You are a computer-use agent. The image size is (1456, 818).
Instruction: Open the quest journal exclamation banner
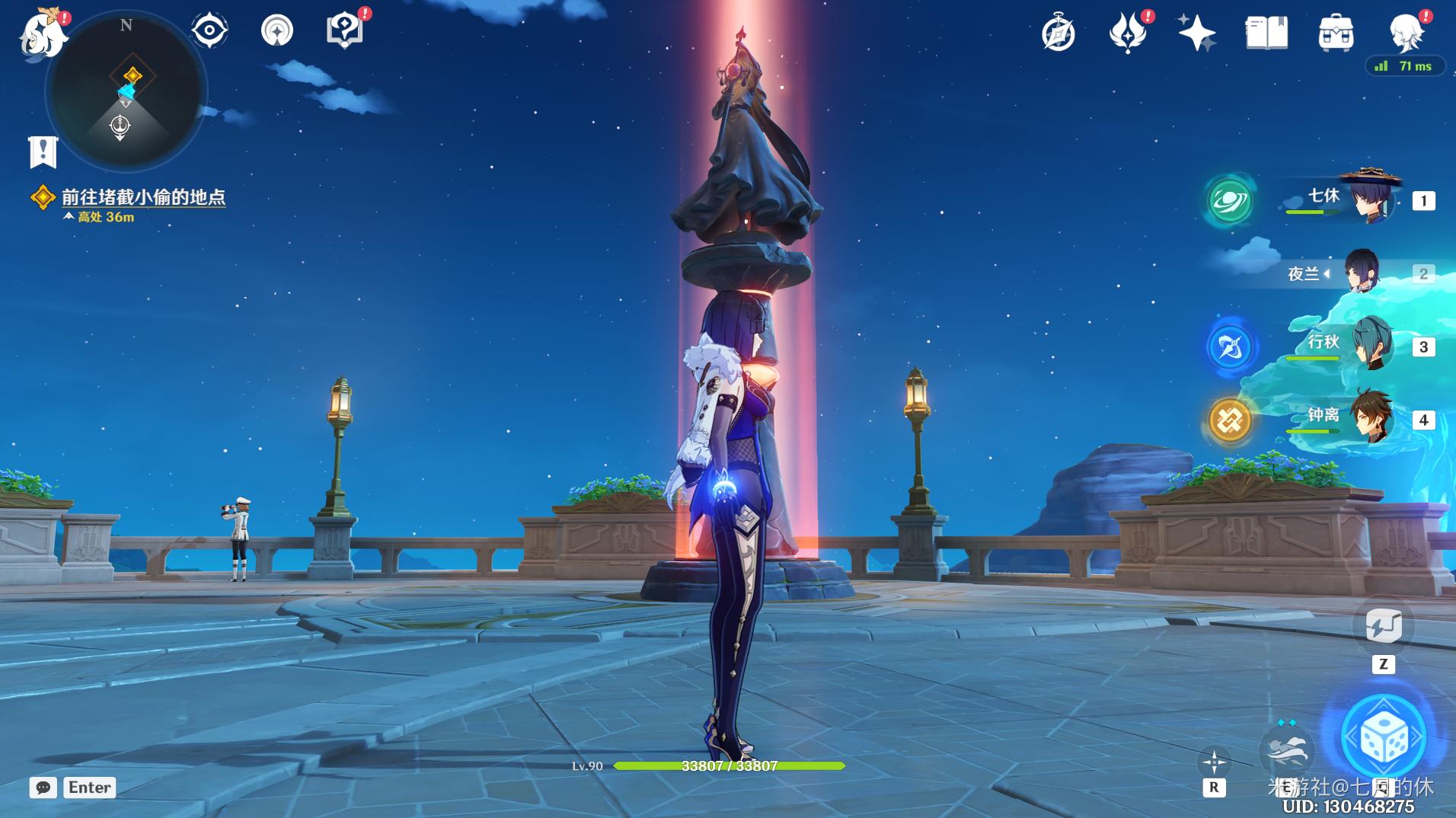(x=43, y=152)
